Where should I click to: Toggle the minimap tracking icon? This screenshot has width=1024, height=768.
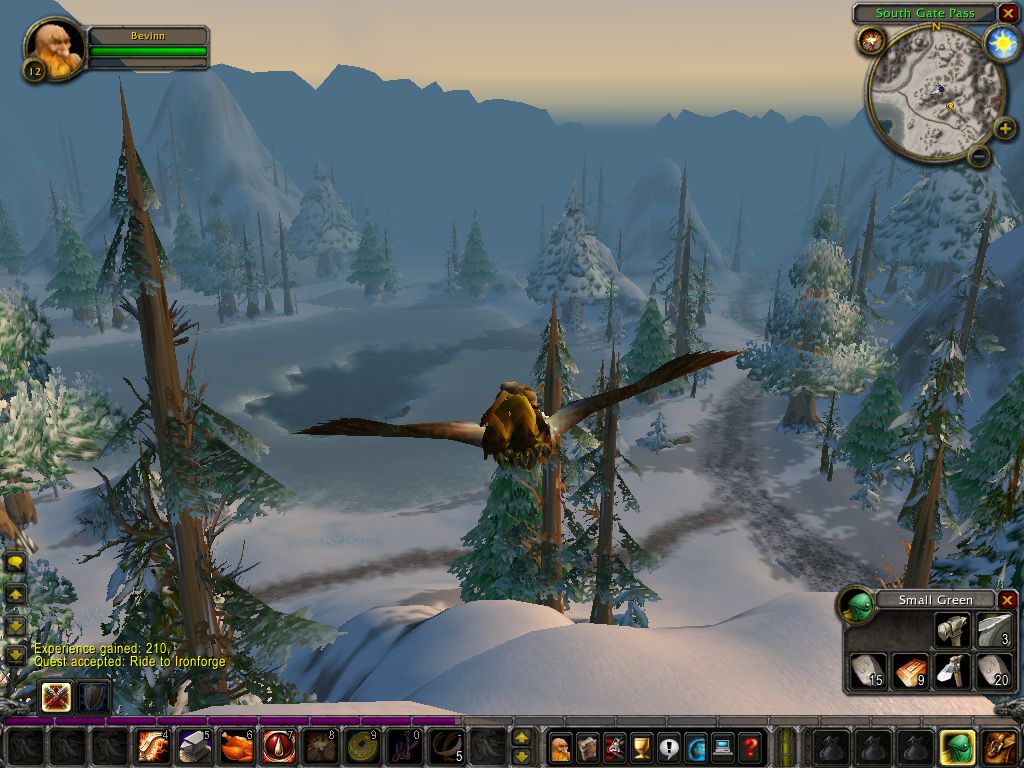pyautogui.click(x=870, y=41)
